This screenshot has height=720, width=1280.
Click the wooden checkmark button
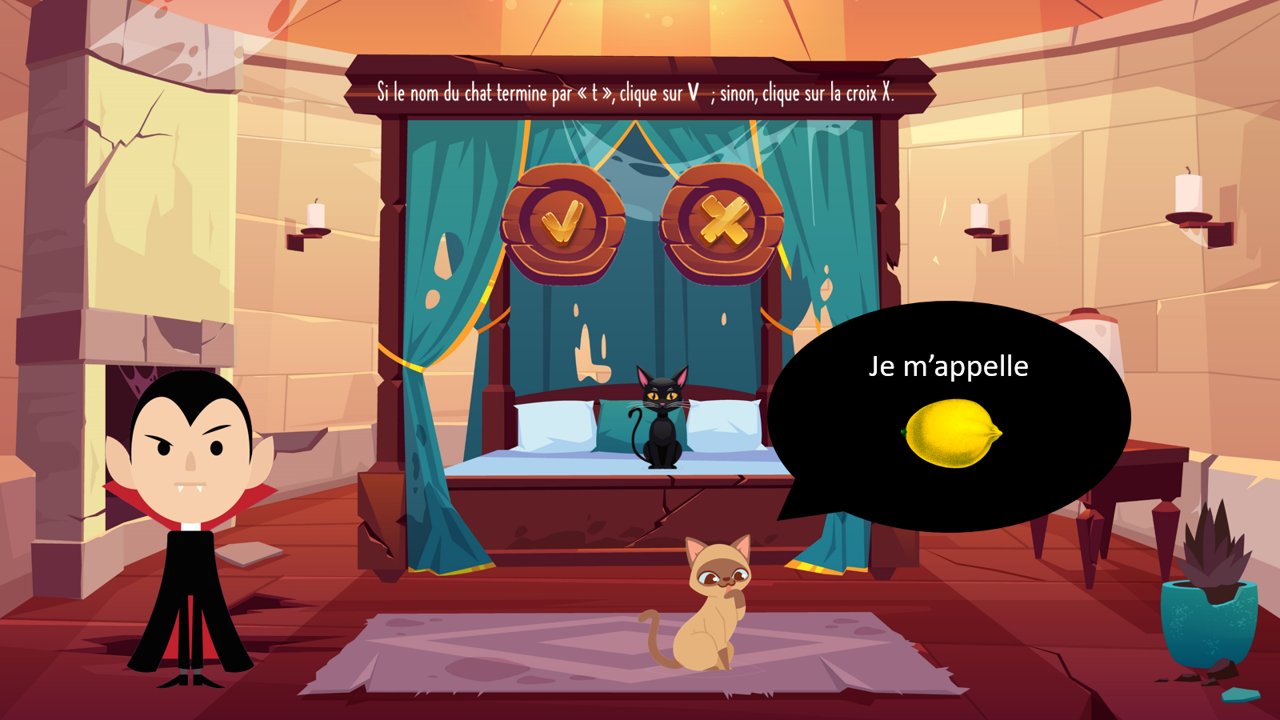click(x=561, y=223)
